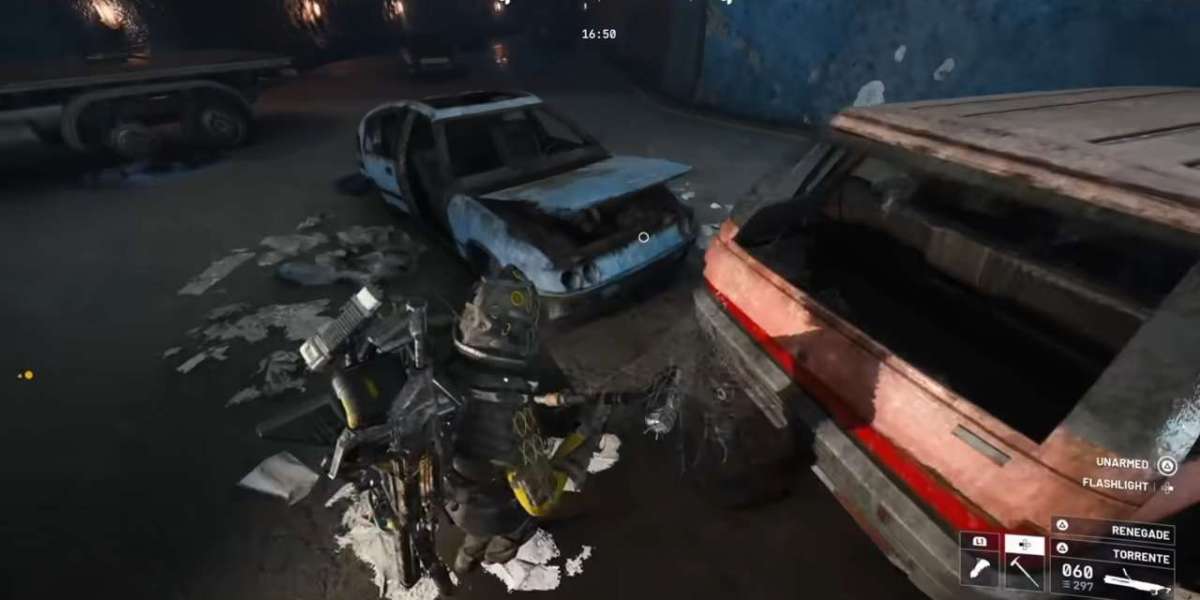Pick the grenade item slot
Image resolution: width=1200 pixels, height=600 pixels.
(978, 566)
